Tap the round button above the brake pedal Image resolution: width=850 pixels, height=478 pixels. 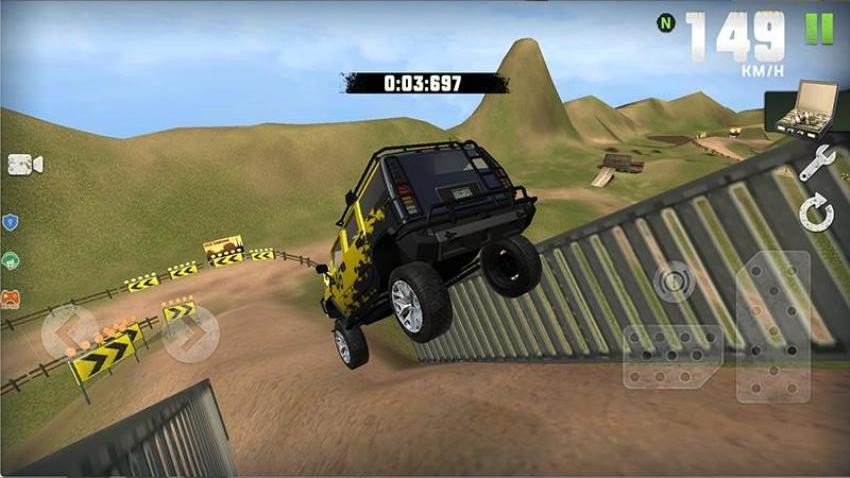point(674,281)
